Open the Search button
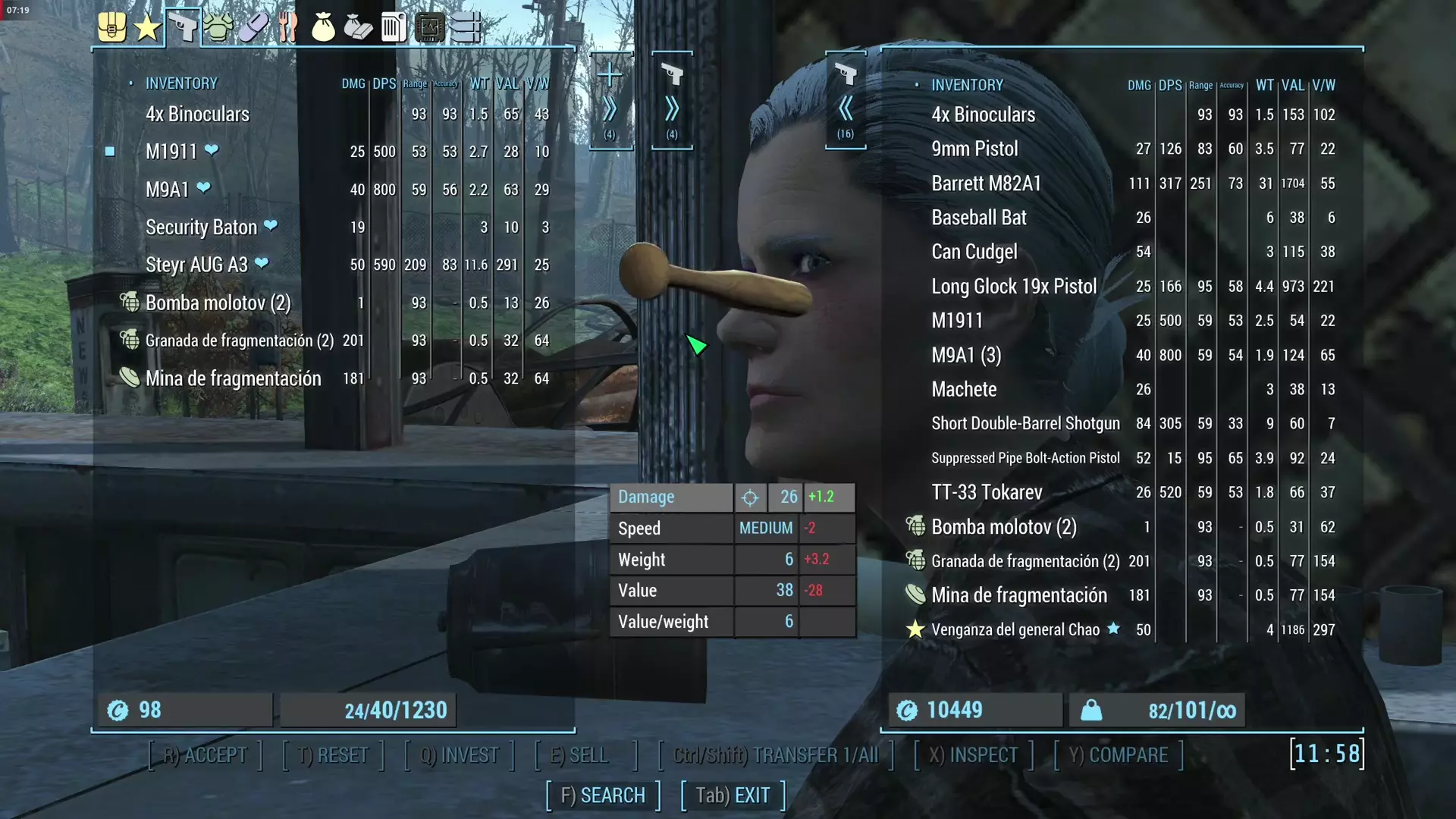The width and height of the screenshot is (1456, 819). pyautogui.click(x=603, y=795)
